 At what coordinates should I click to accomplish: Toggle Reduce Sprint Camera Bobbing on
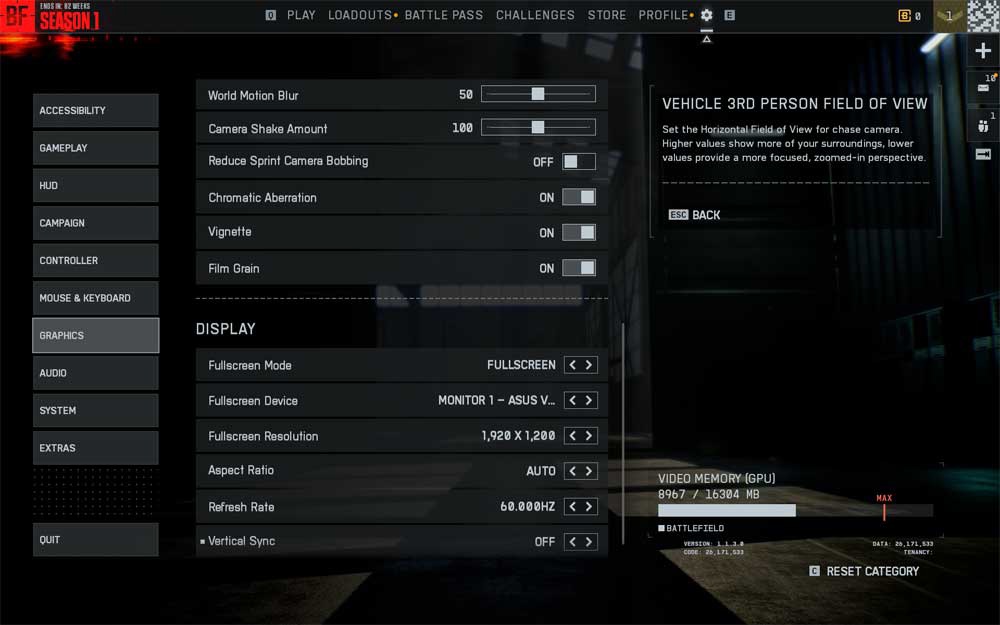(x=578, y=162)
